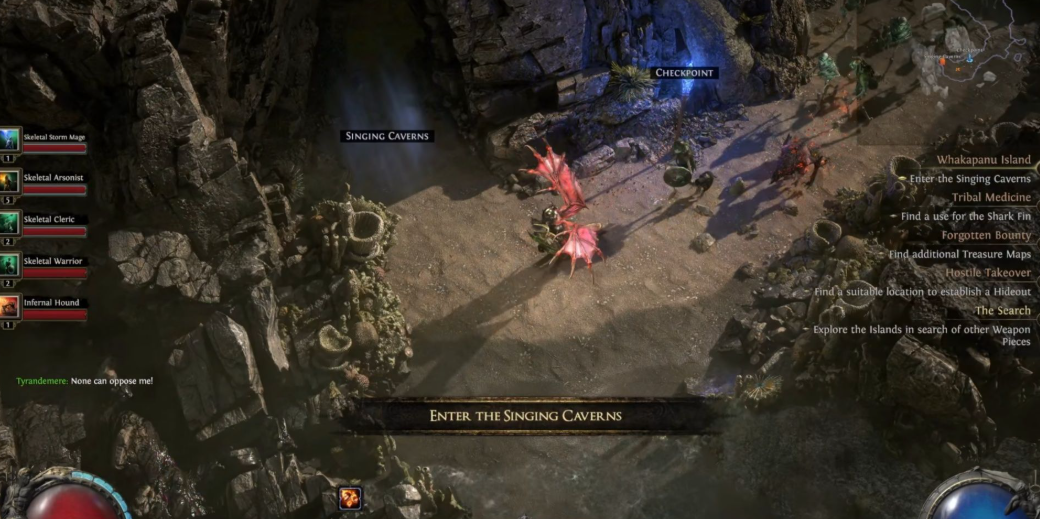Open The Search quest entry
Image resolution: width=1040 pixels, height=519 pixels.
pos(1002,310)
